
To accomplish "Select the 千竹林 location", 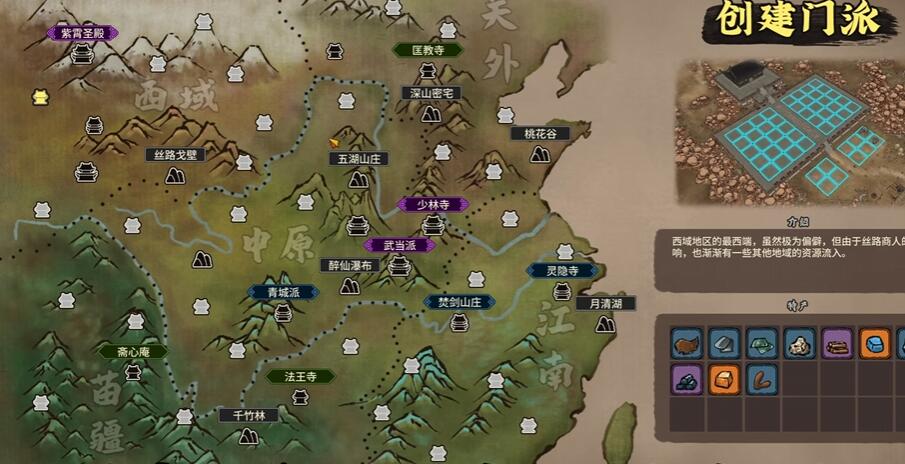I will (248, 415).
